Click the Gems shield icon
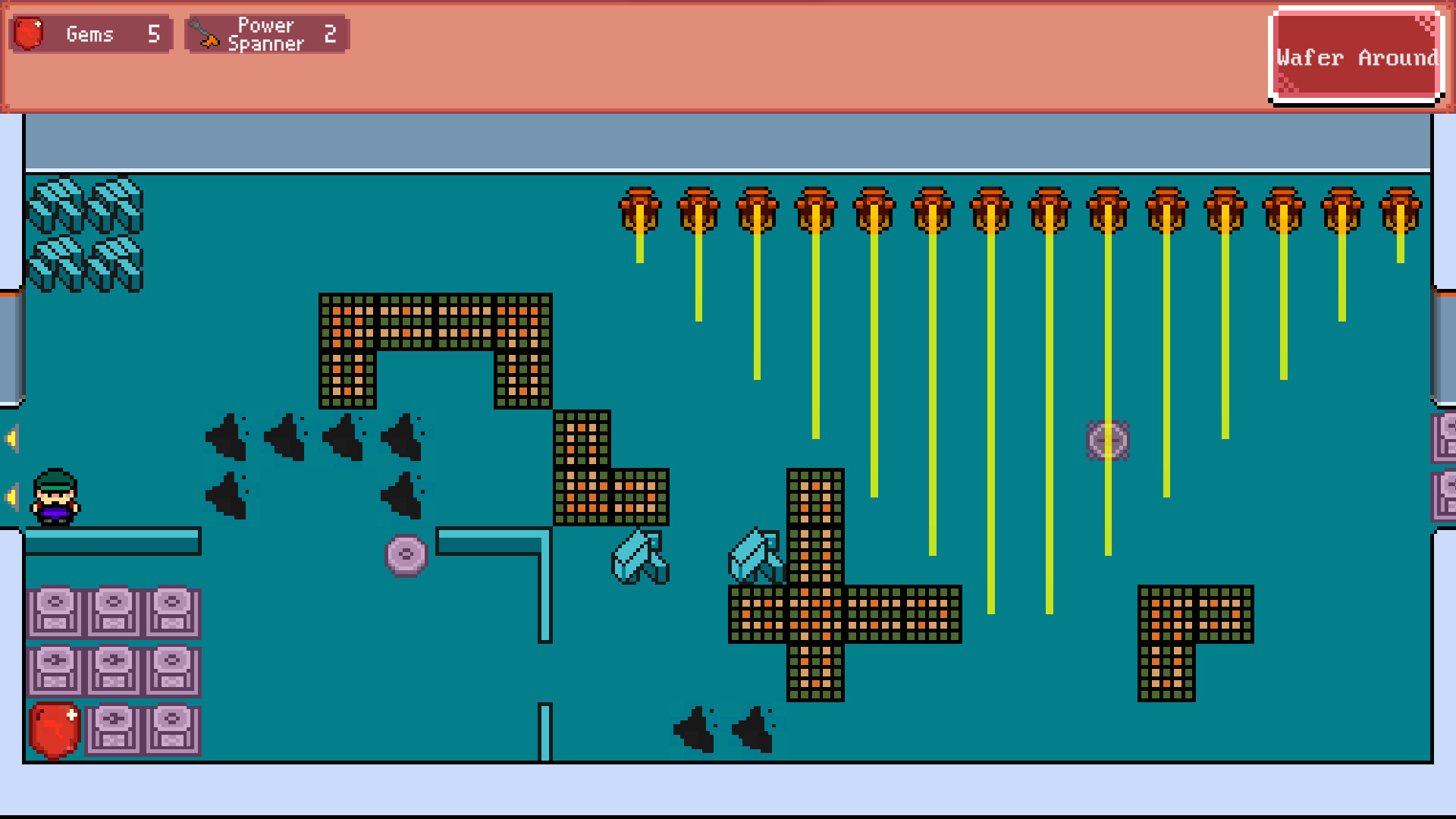This screenshot has height=819, width=1456. 28,33
